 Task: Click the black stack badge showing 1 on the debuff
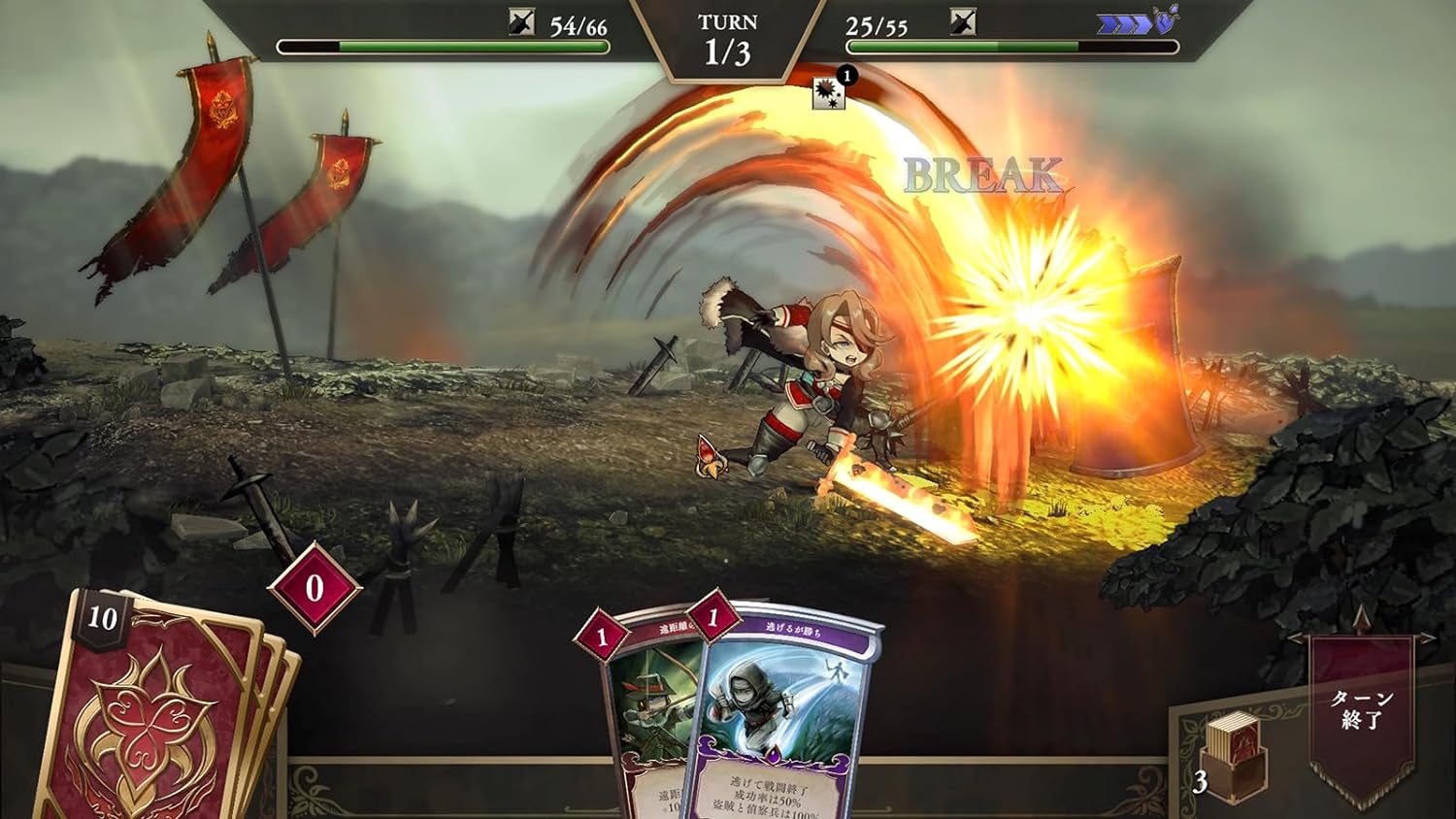tap(846, 76)
